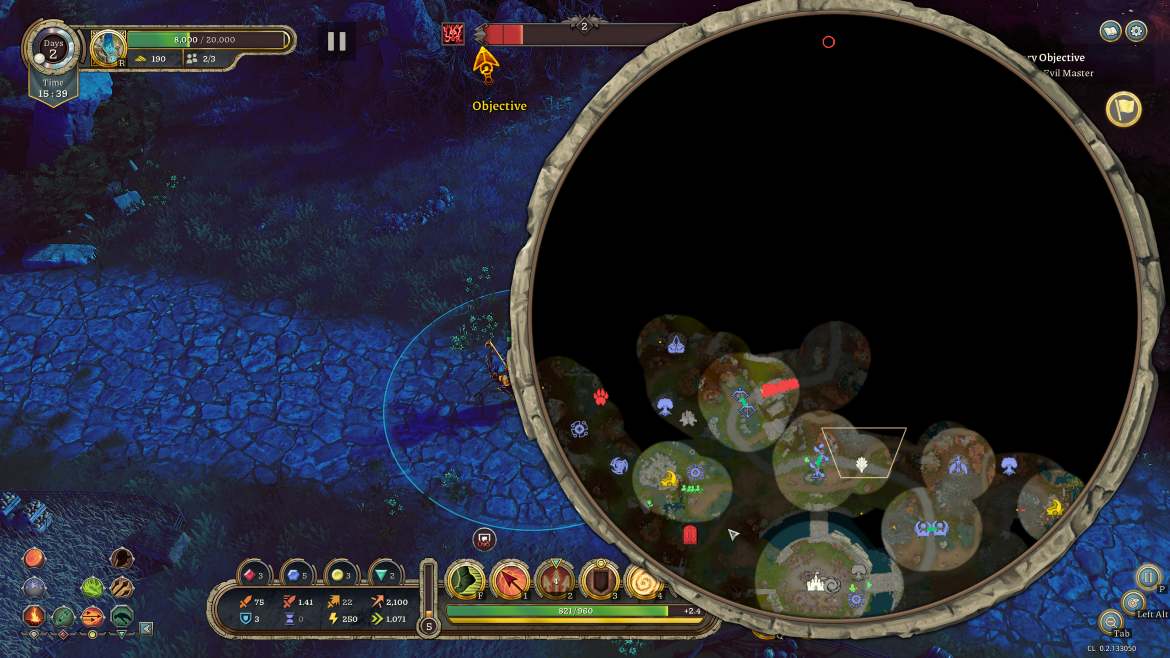
Task: Use the shield banner ability
Action: tap(599, 580)
